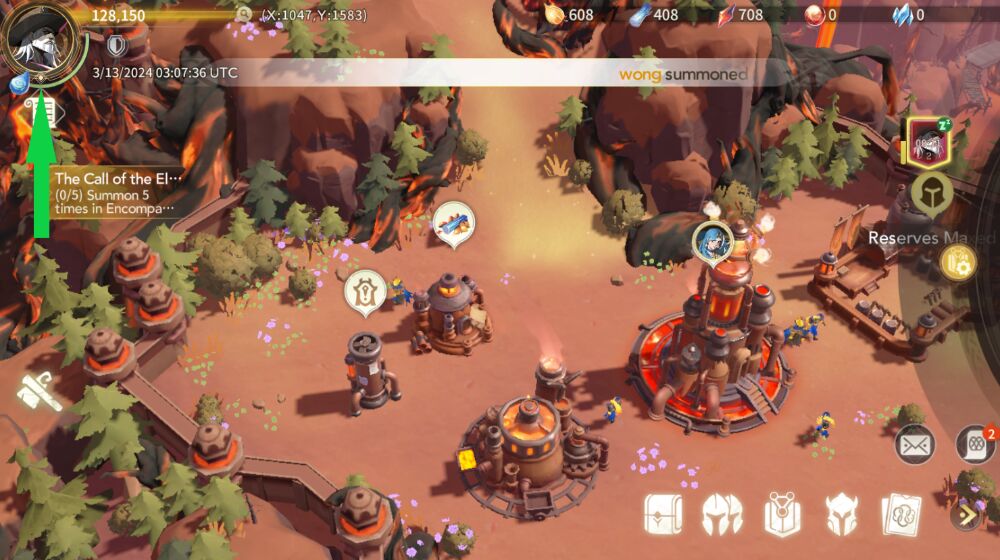
Task: Open the horned helmet hero menu
Action: point(841,514)
